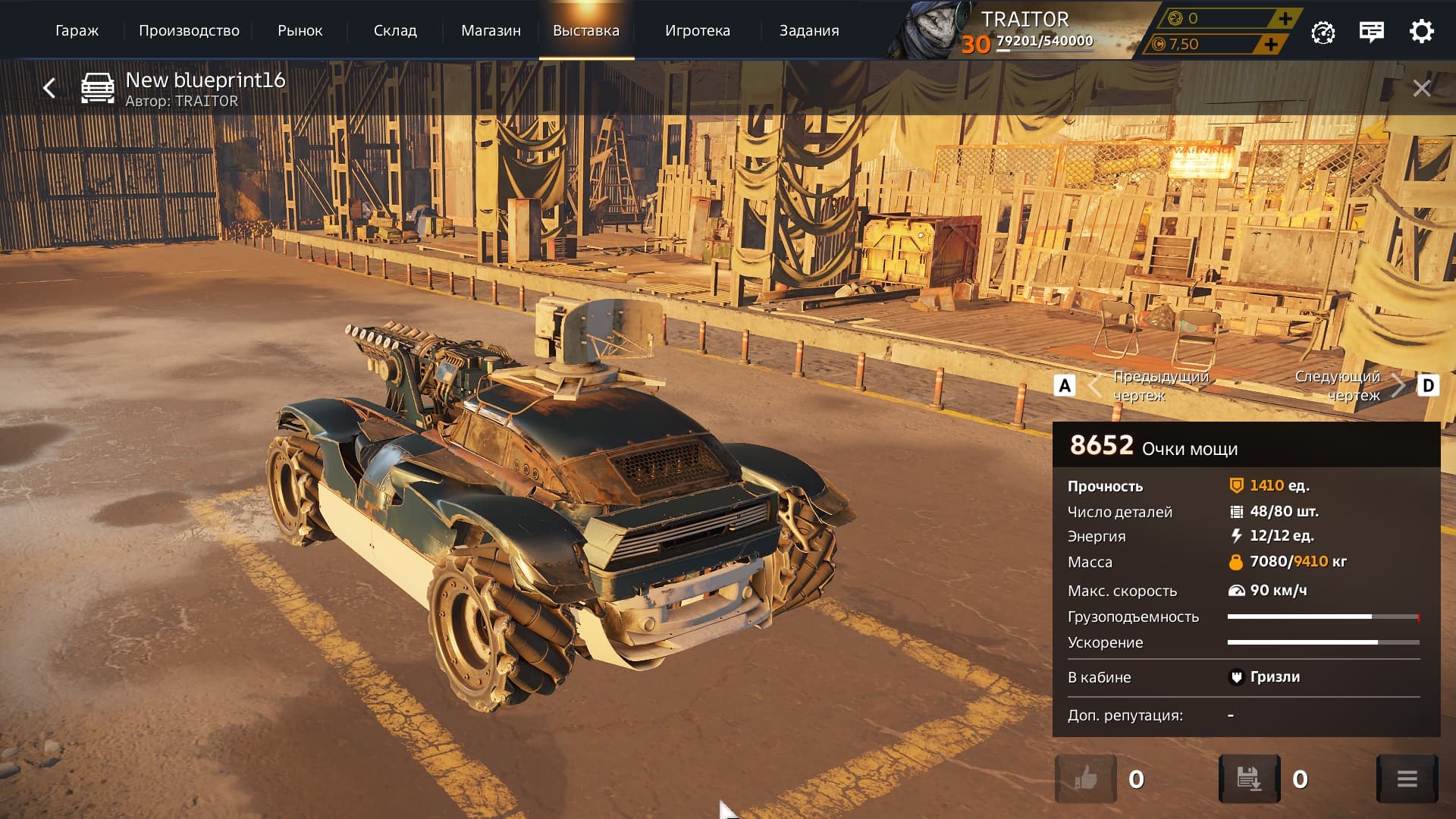
Task: Open the Задания tab
Action: [809, 31]
